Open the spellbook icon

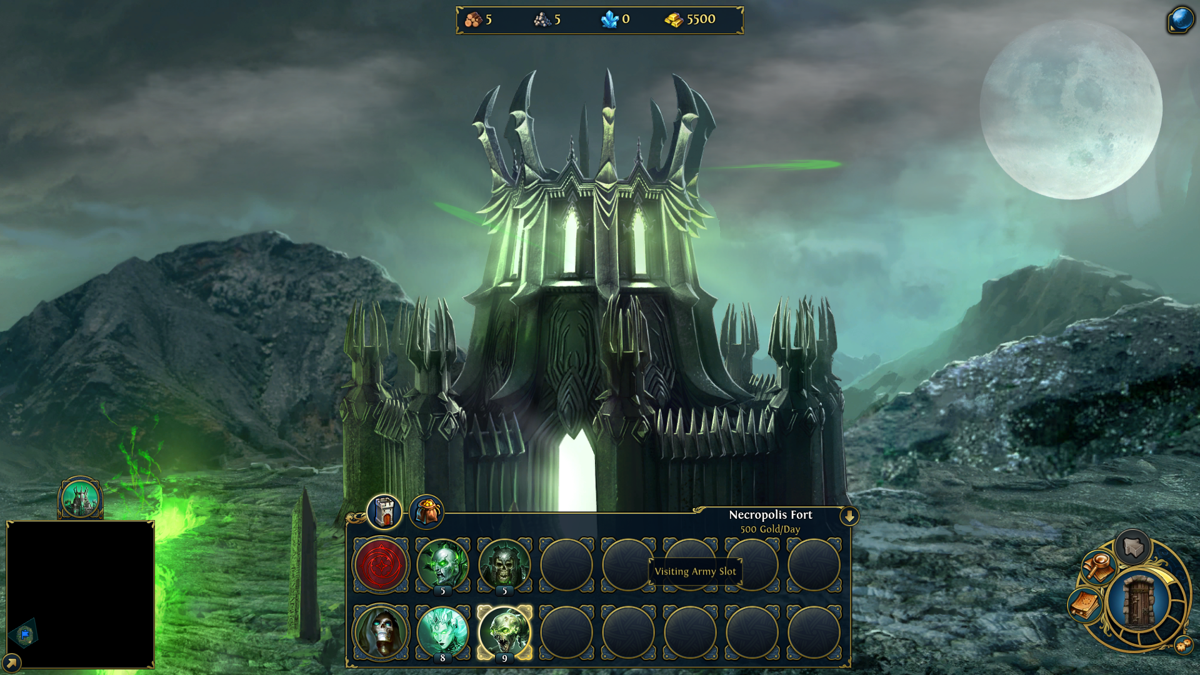[1085, 605]
